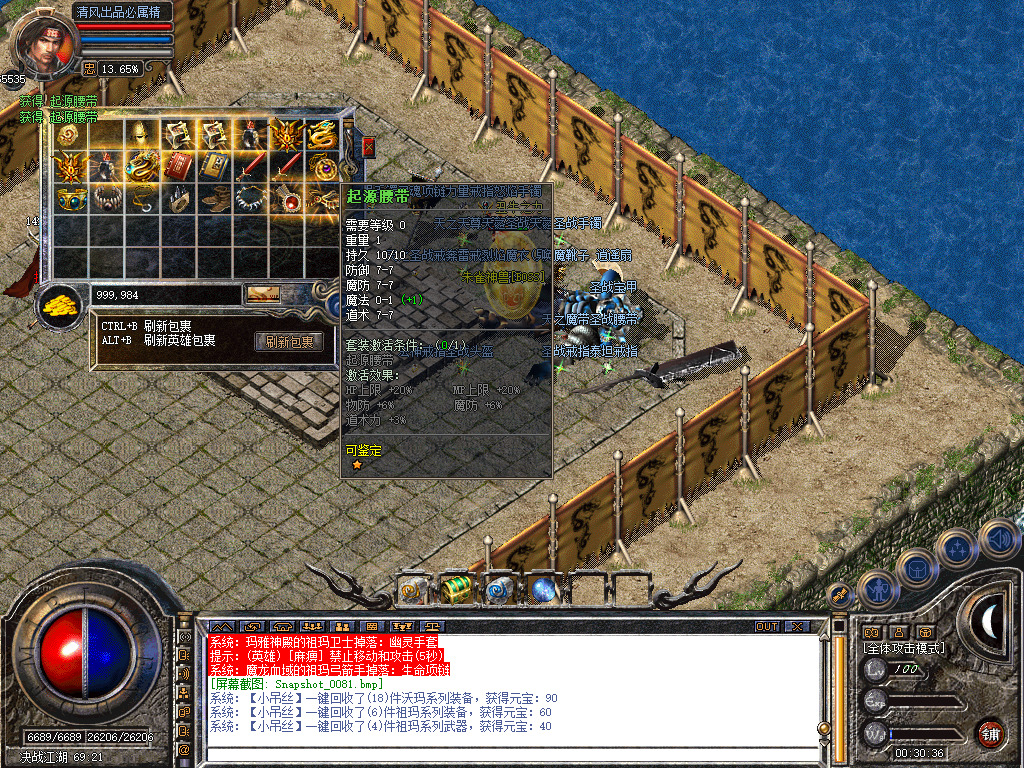Click the 刷新包裹 refresh bag button
Viewport: 1024px width, 768px height.
[289, 341]
